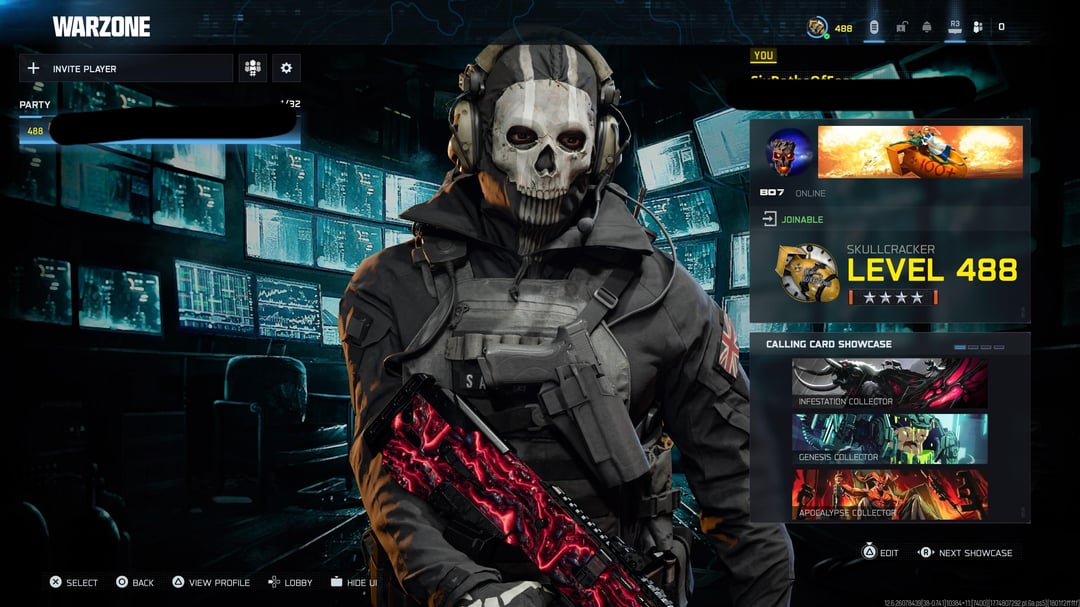Viewport: 1080px width, 607px height.
Task: Click the open padlock icon
Action: click(901, 27)
